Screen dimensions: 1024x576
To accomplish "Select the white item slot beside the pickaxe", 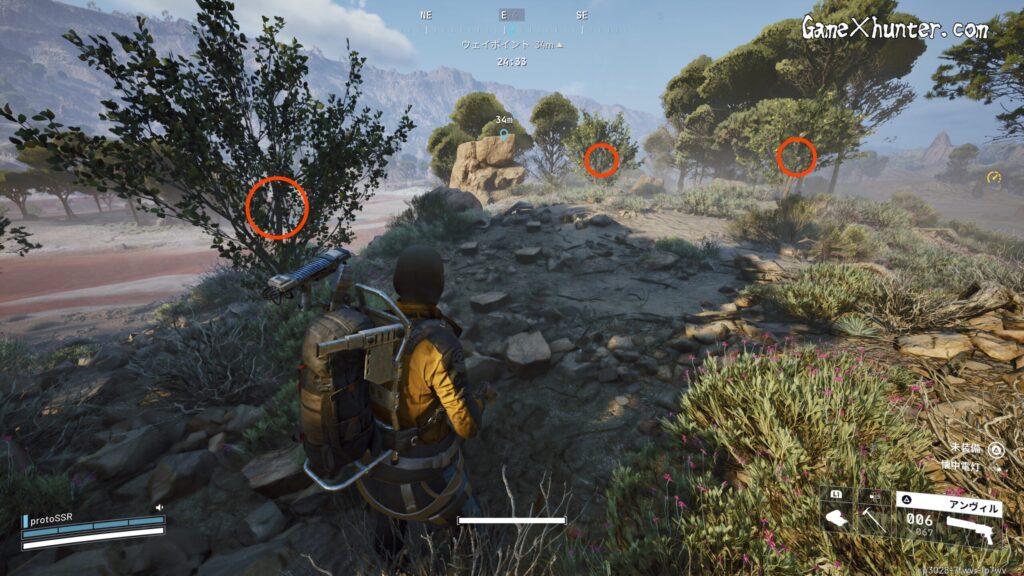I will (837, 519).
